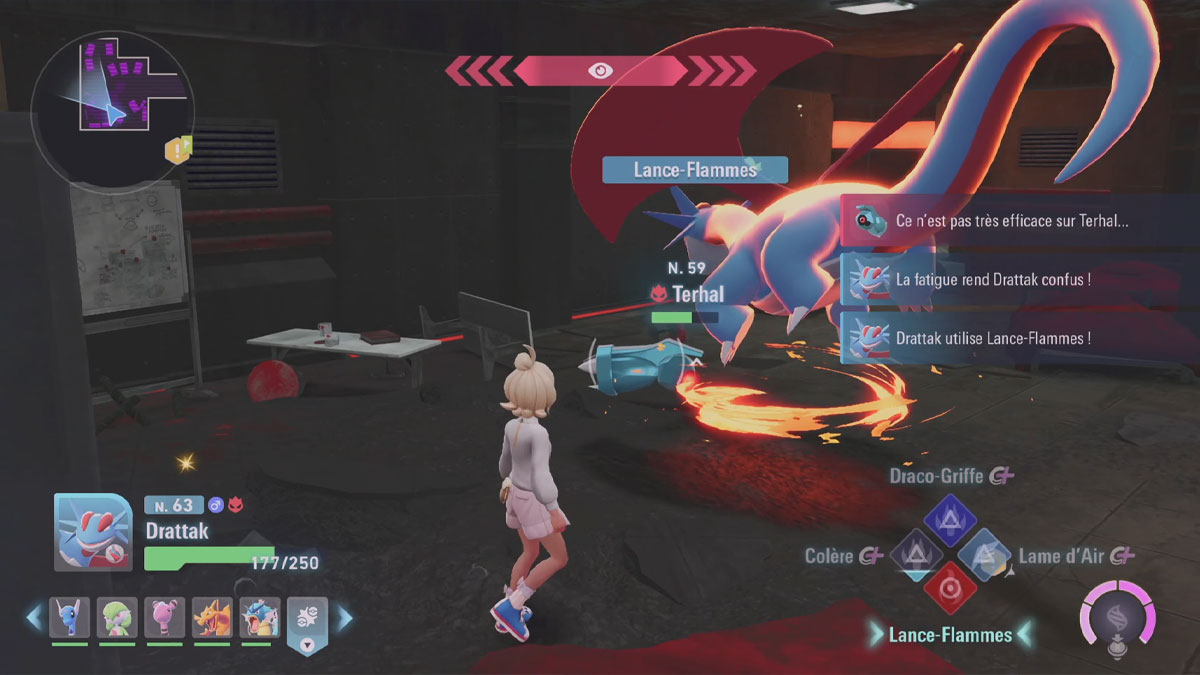1200x675 pixels.
Task: Choose Gyarados from the party bar
Action: click(258, 617)
